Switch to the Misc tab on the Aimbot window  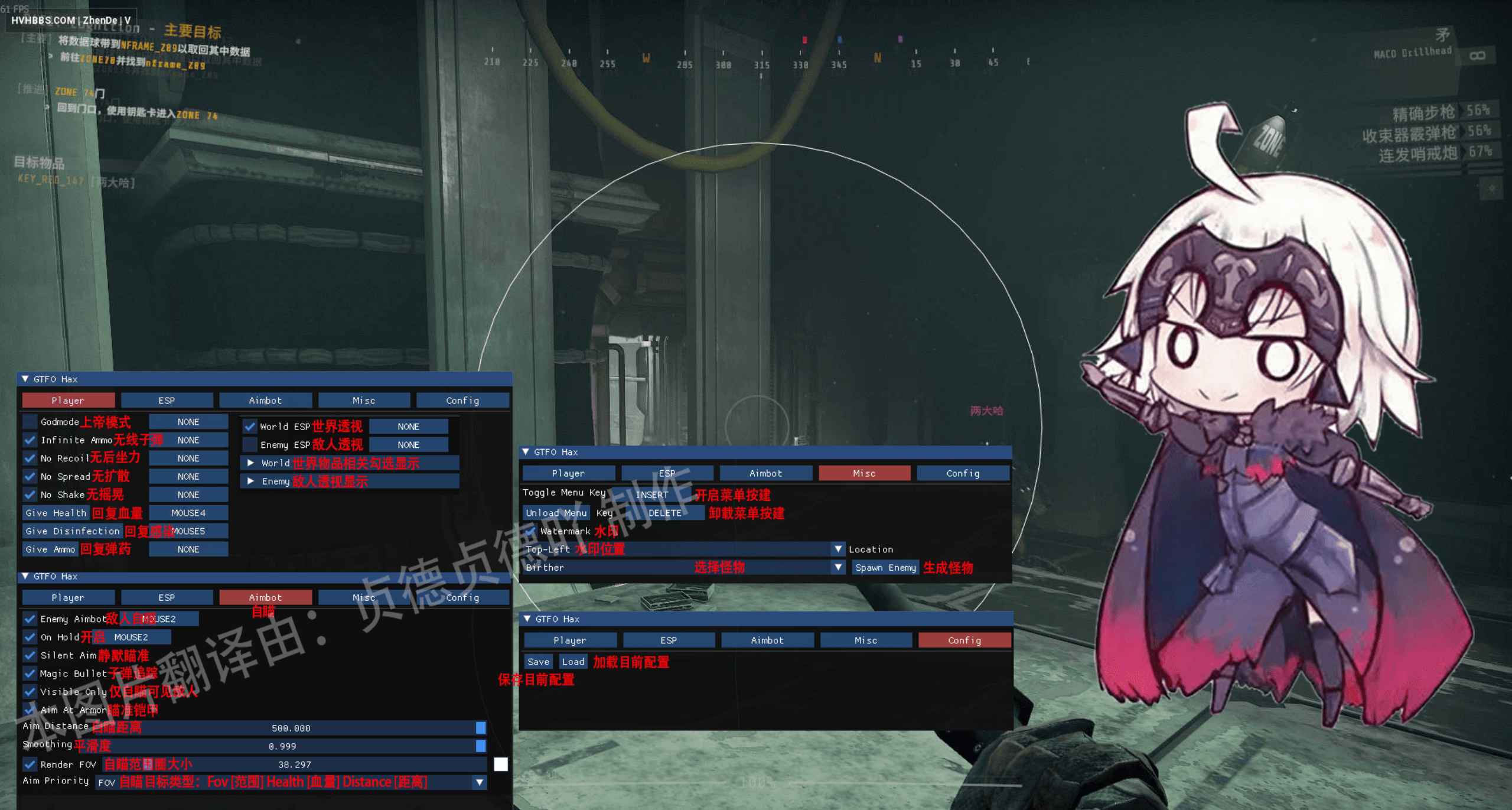point(364,597)
